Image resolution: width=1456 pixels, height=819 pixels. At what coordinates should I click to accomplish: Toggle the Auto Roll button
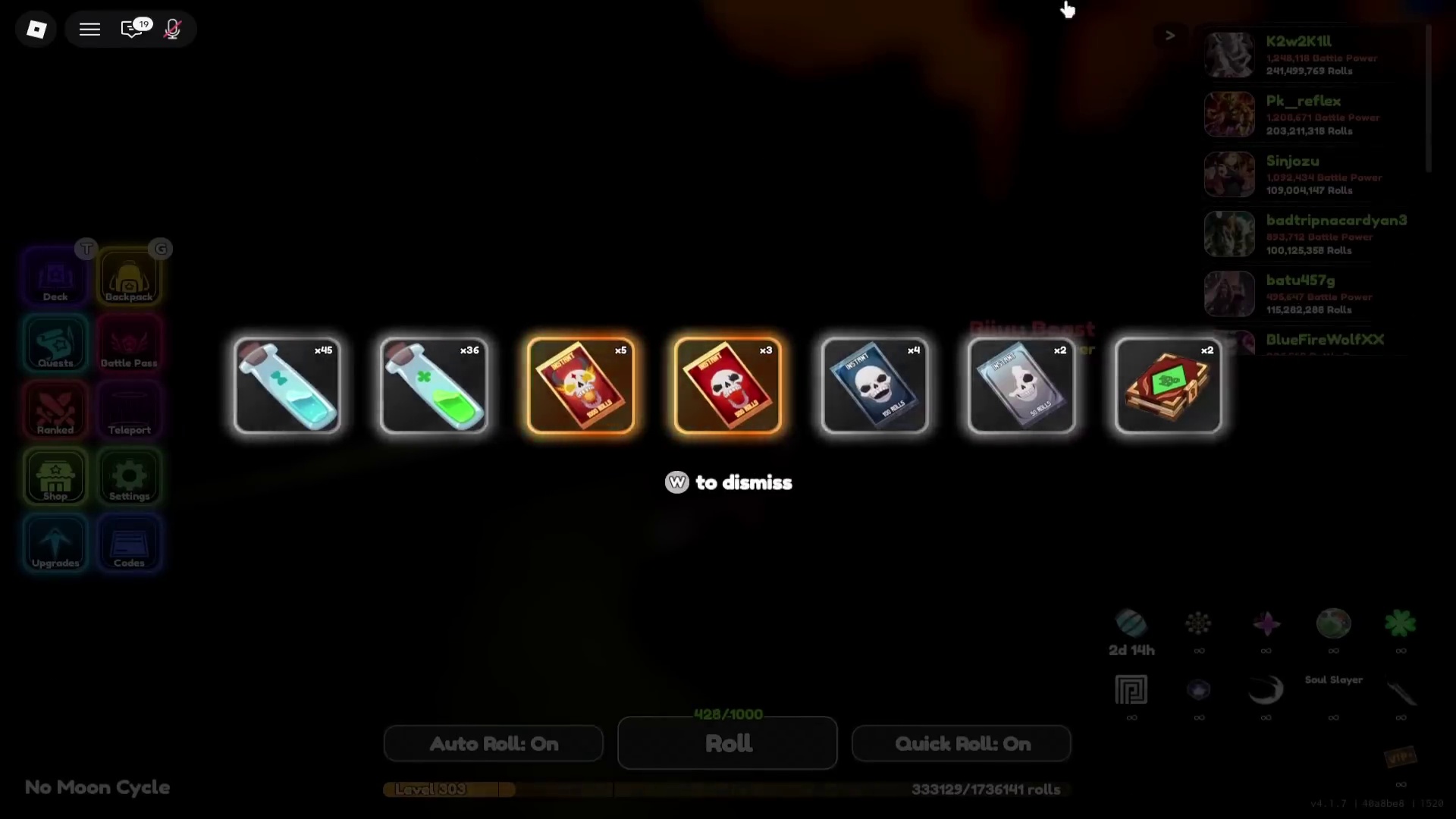494,744
